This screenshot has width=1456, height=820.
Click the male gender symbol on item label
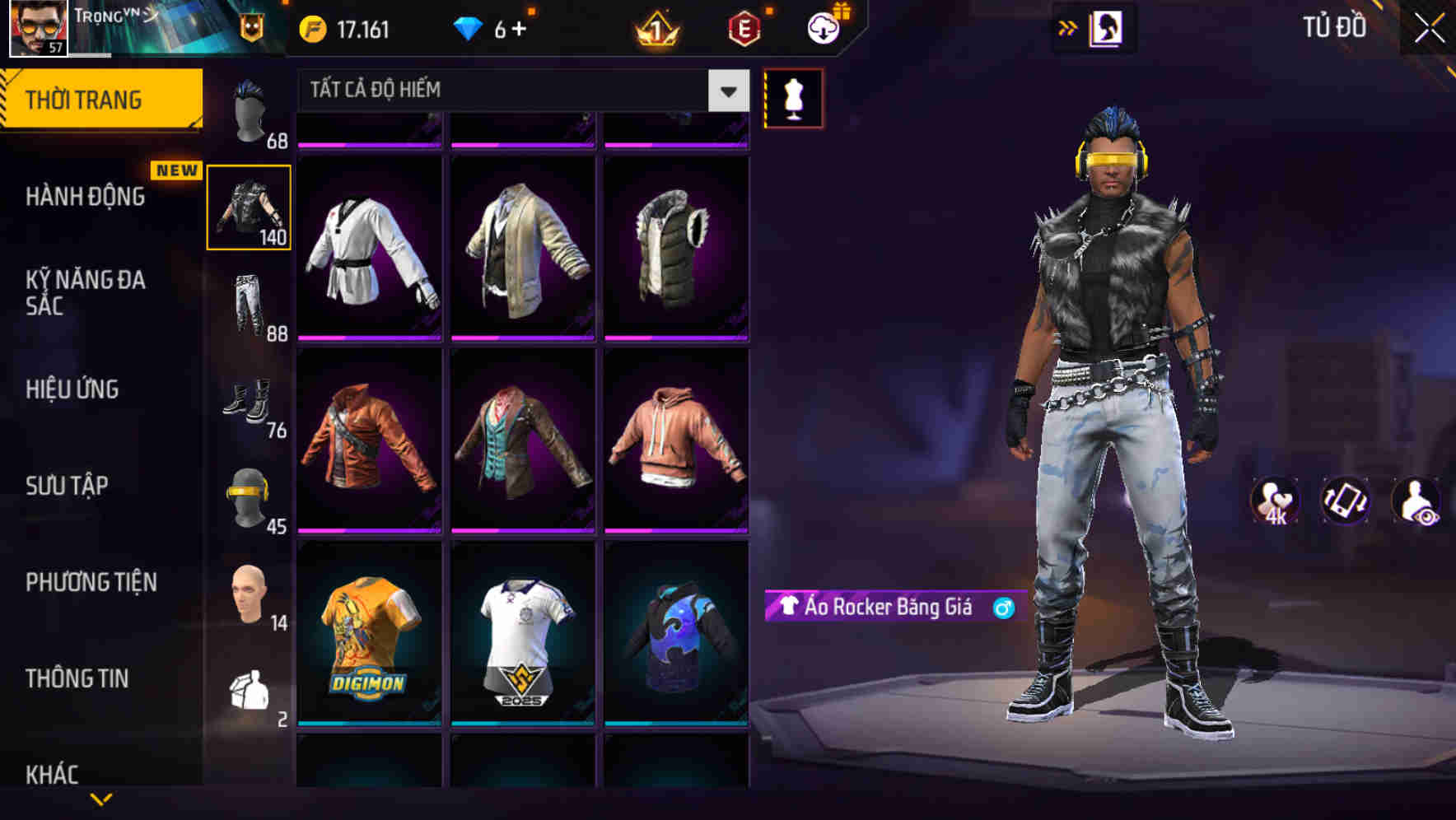point(1003,606)
